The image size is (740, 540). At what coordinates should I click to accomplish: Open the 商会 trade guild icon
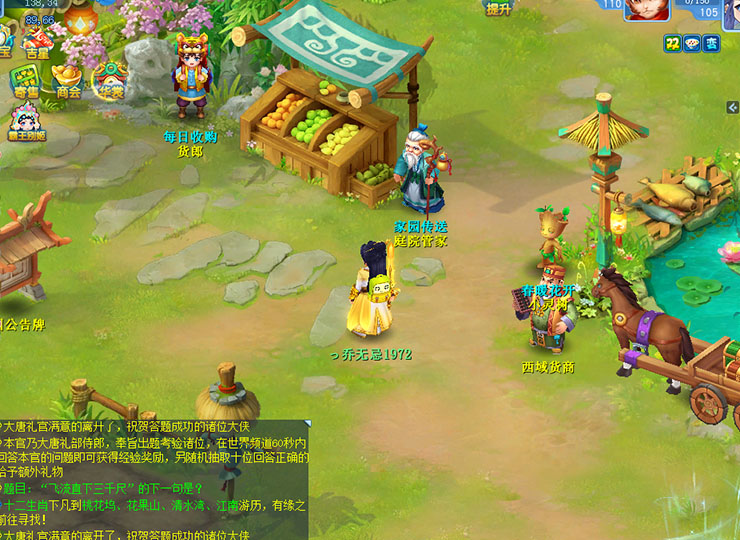pyautogui.click(x=68, y=80)
